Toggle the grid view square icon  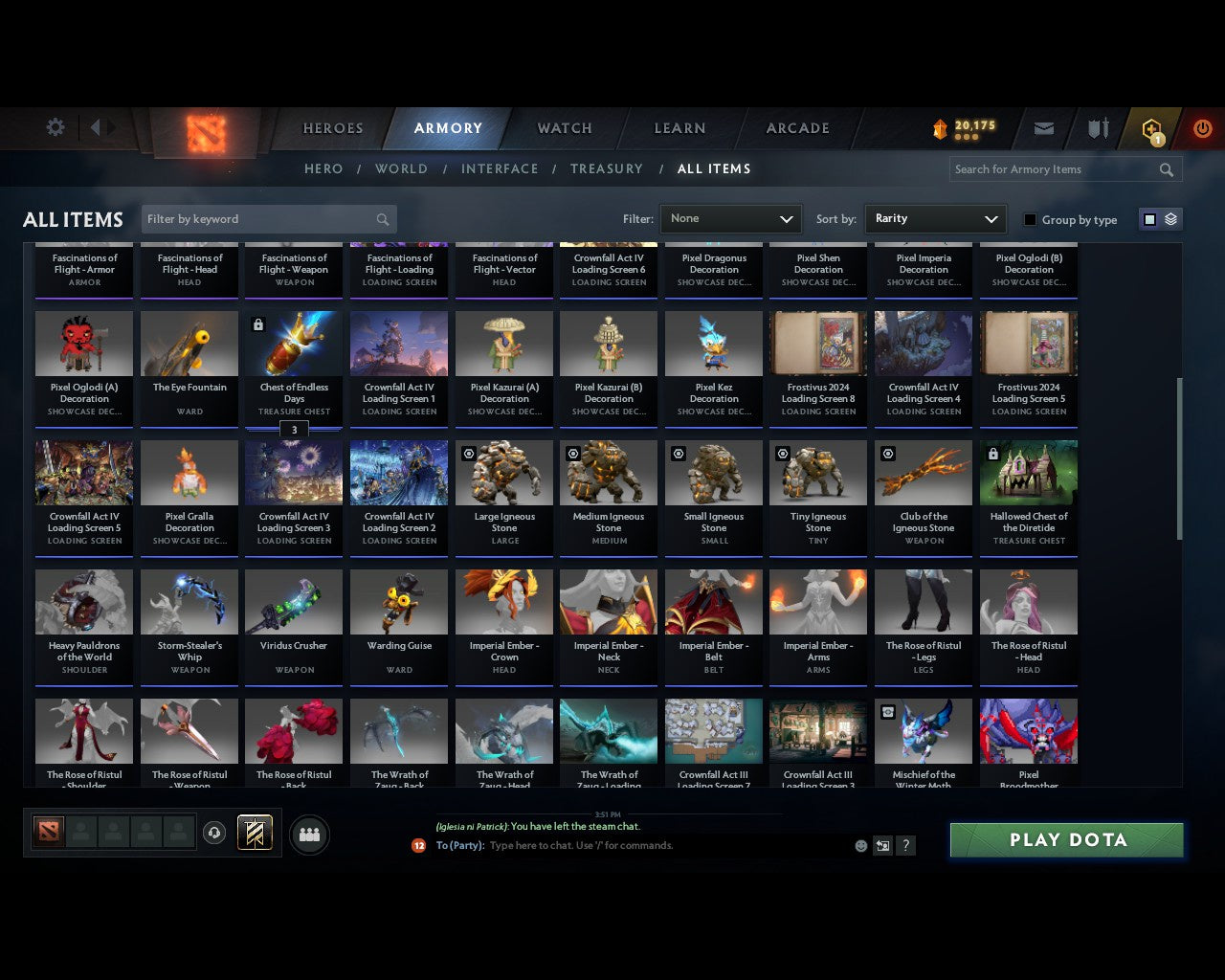click(1149, 219)
